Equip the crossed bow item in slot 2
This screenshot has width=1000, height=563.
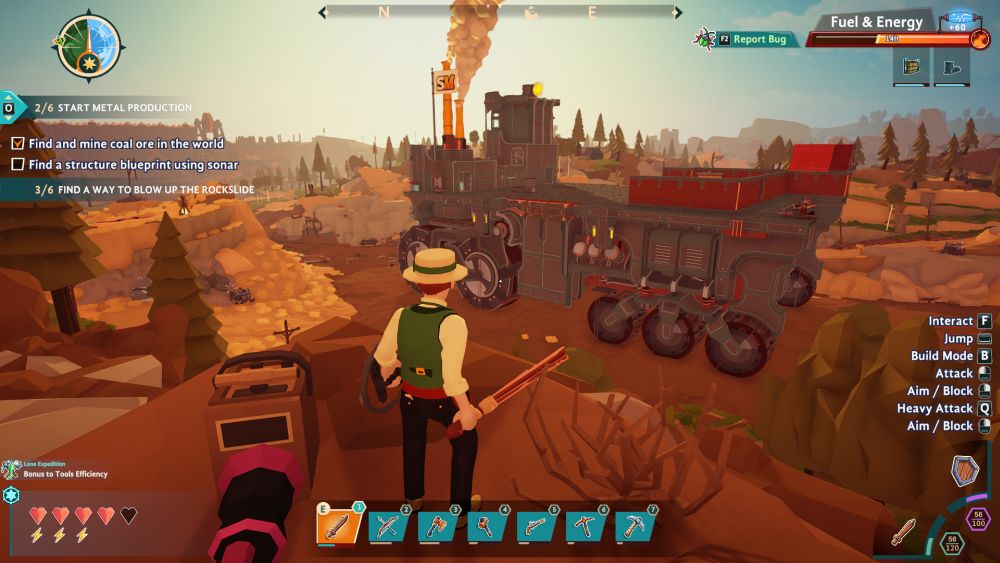click(388, 524)
